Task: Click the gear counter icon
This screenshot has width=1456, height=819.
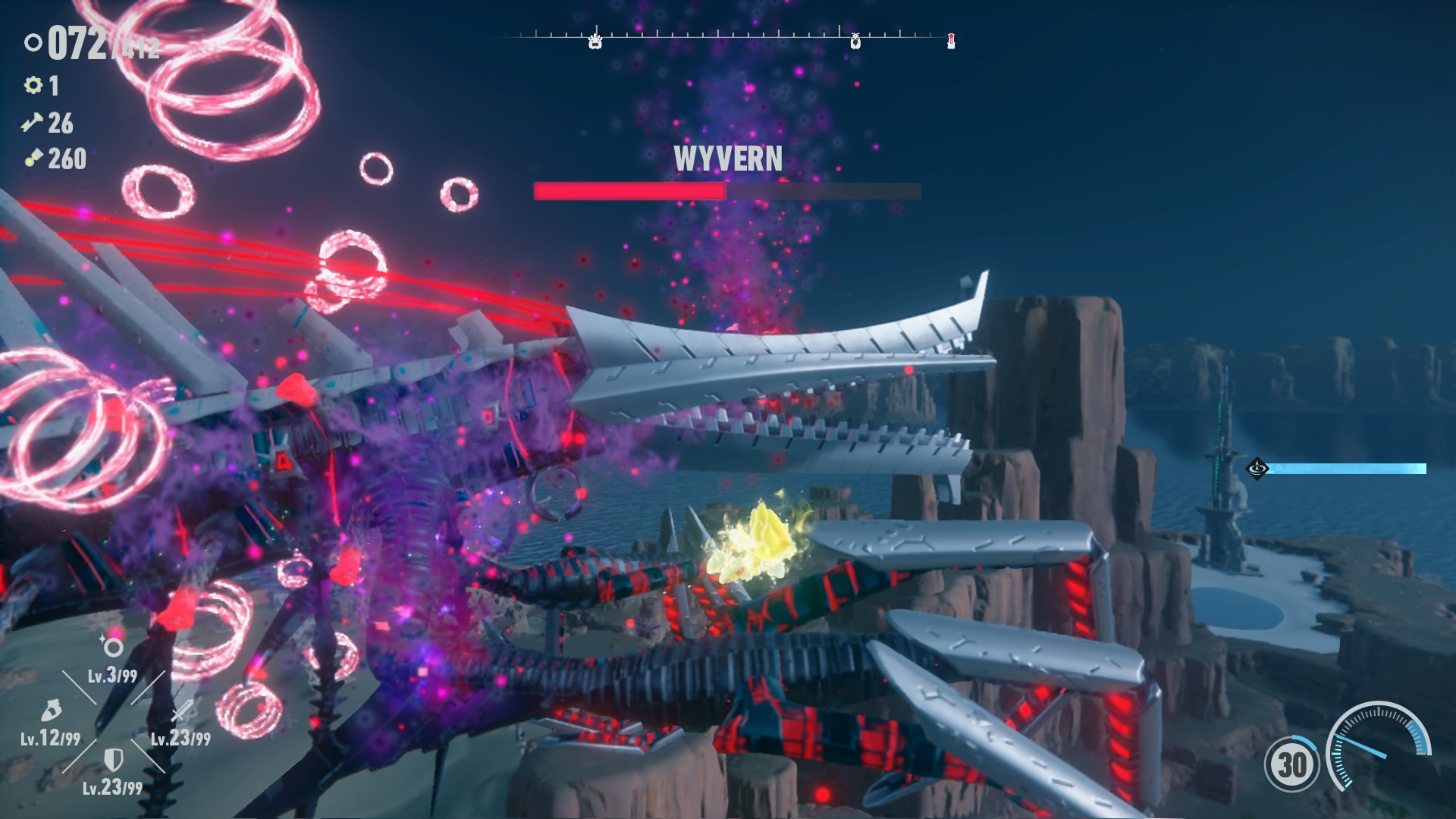Action: [x=33, y=85]
